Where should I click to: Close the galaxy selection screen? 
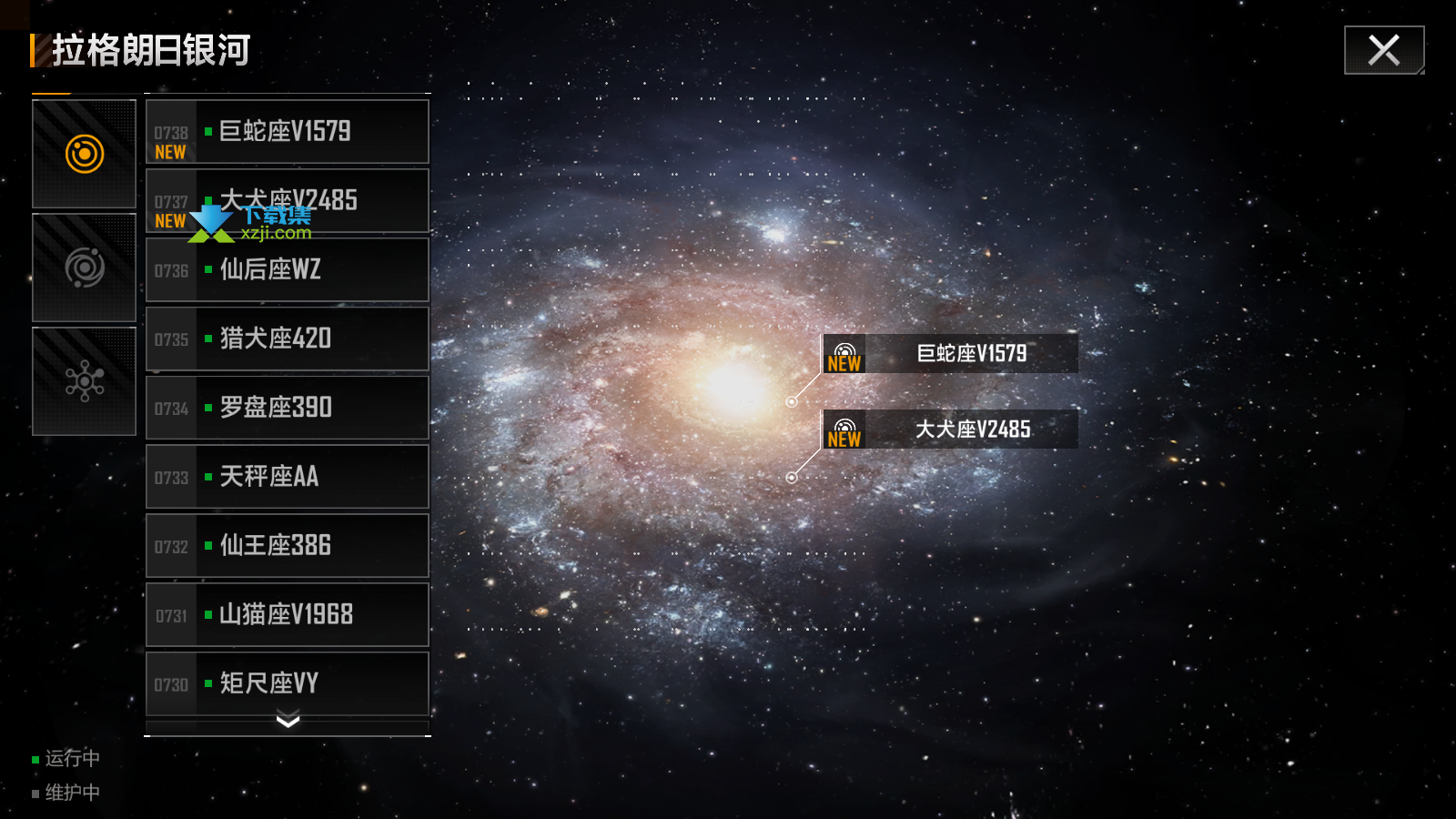click(1383, 50)
